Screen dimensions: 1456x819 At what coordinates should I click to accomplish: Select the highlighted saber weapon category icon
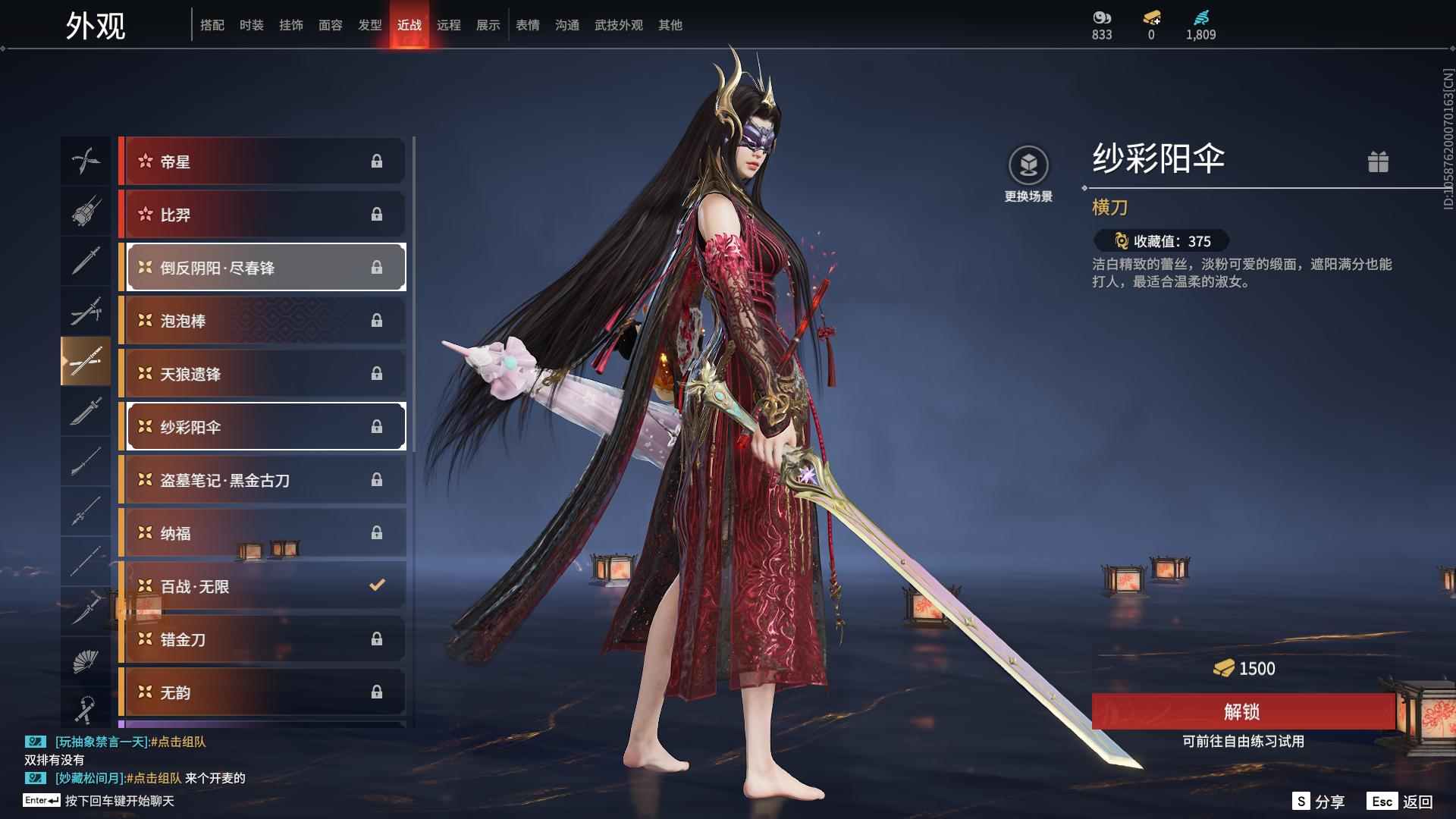(86, 362)
